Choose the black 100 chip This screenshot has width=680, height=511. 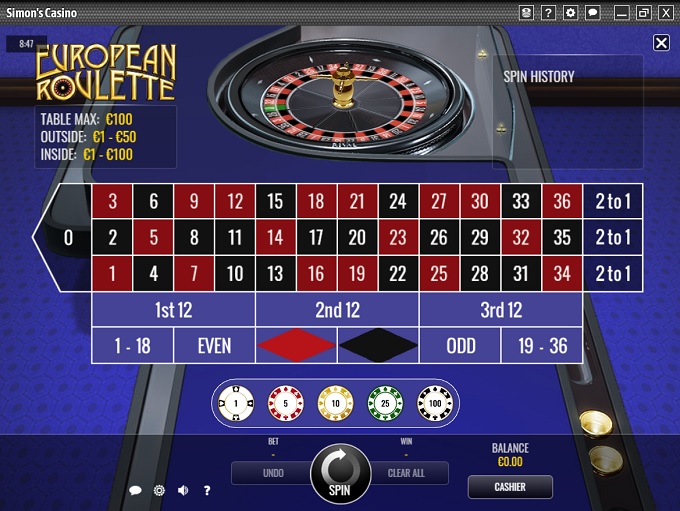coord(435,403)
